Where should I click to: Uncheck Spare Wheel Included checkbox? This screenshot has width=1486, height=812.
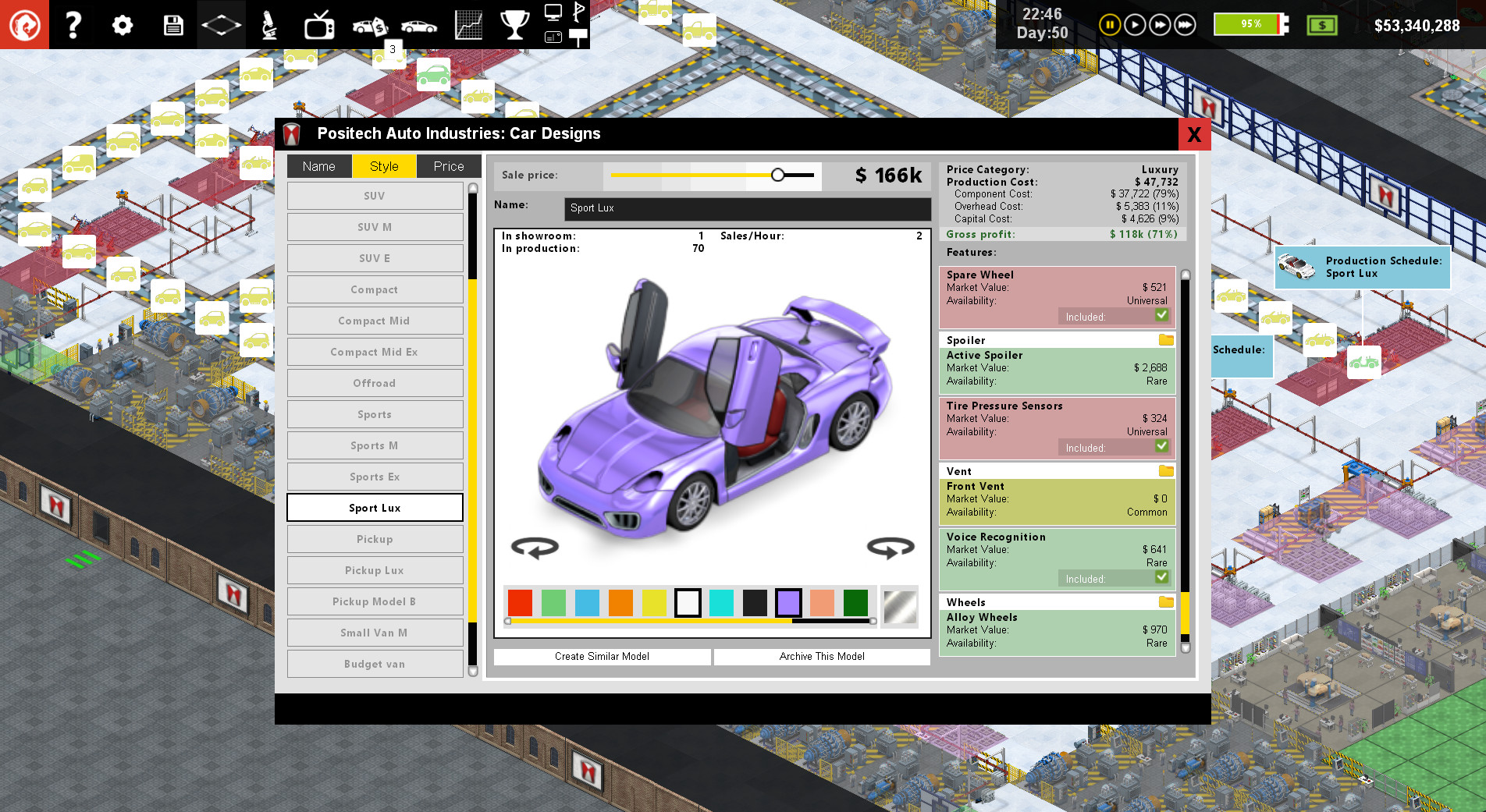(1162, 315)
